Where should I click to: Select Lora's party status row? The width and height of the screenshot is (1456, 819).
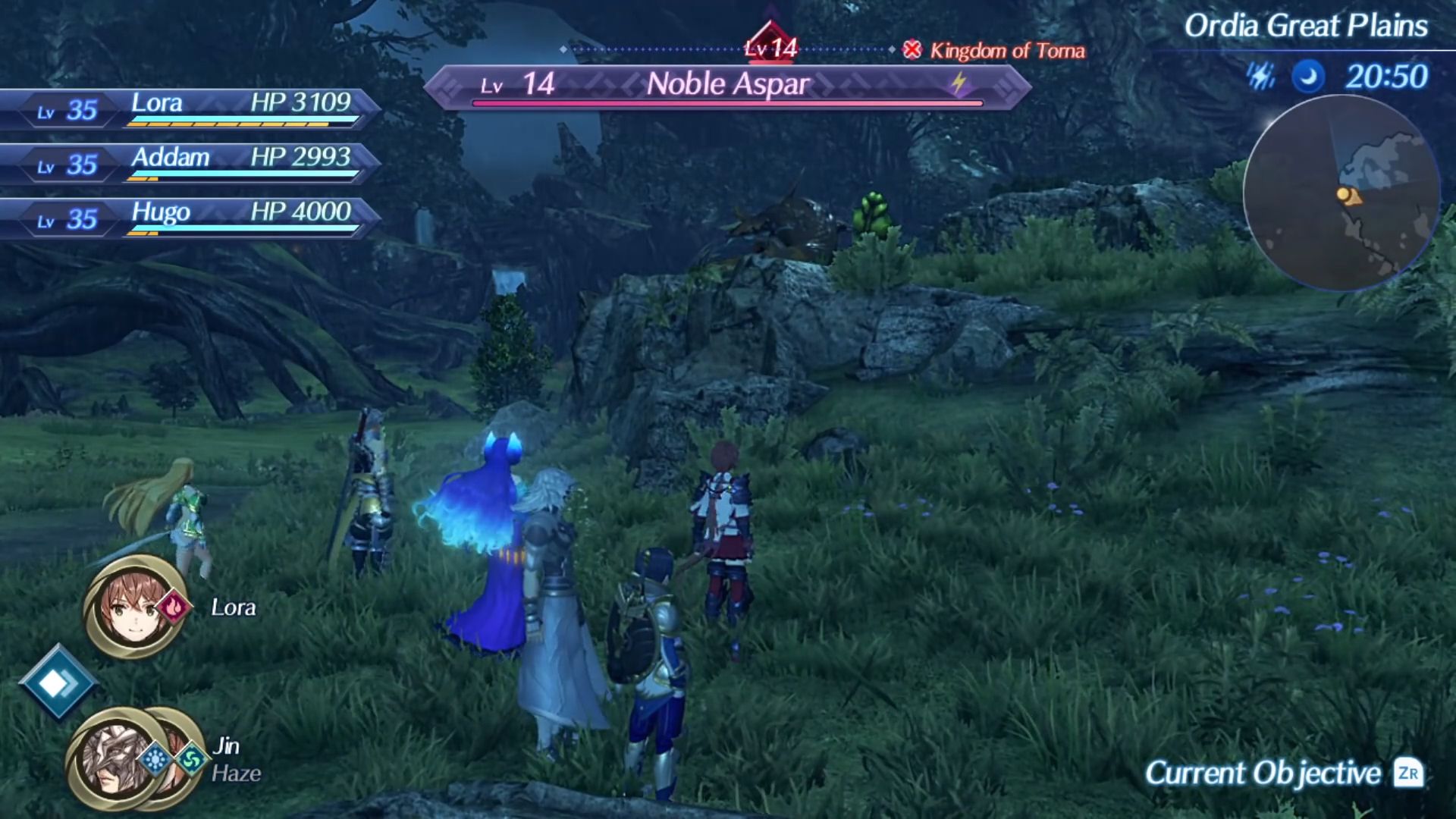point(190,108)
